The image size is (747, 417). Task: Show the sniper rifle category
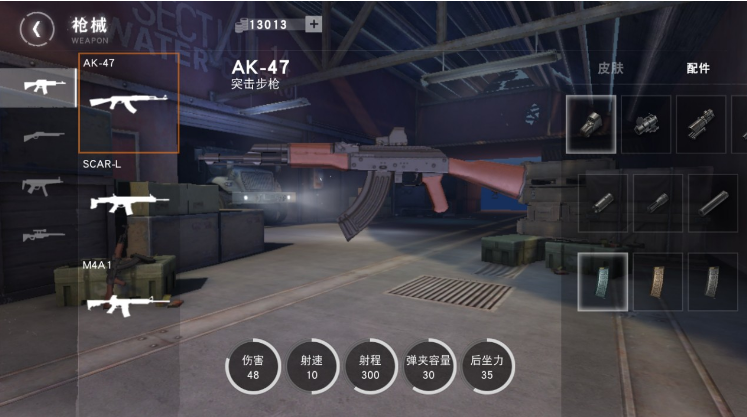[41, 236]
